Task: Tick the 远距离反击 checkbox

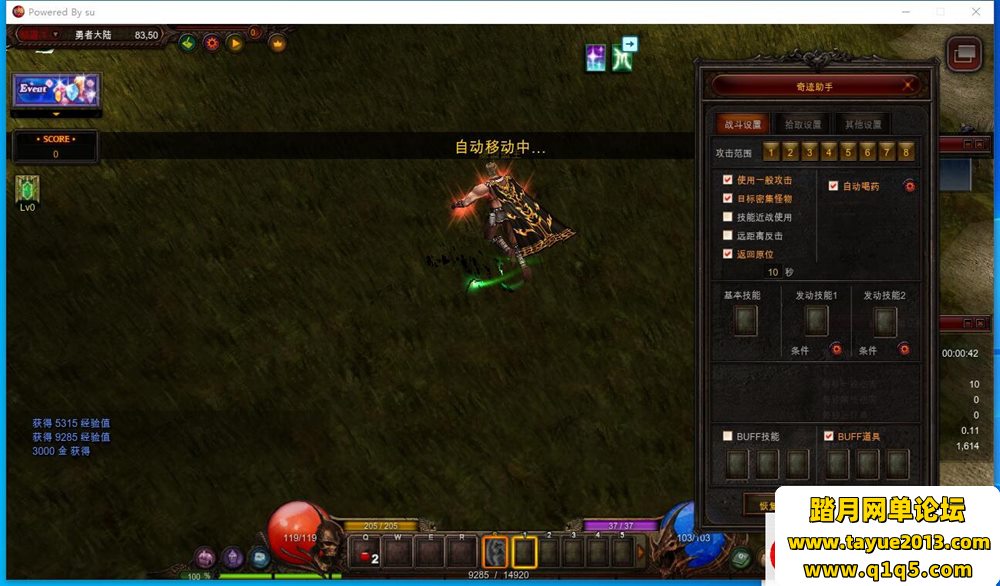Action: [728, 236]
